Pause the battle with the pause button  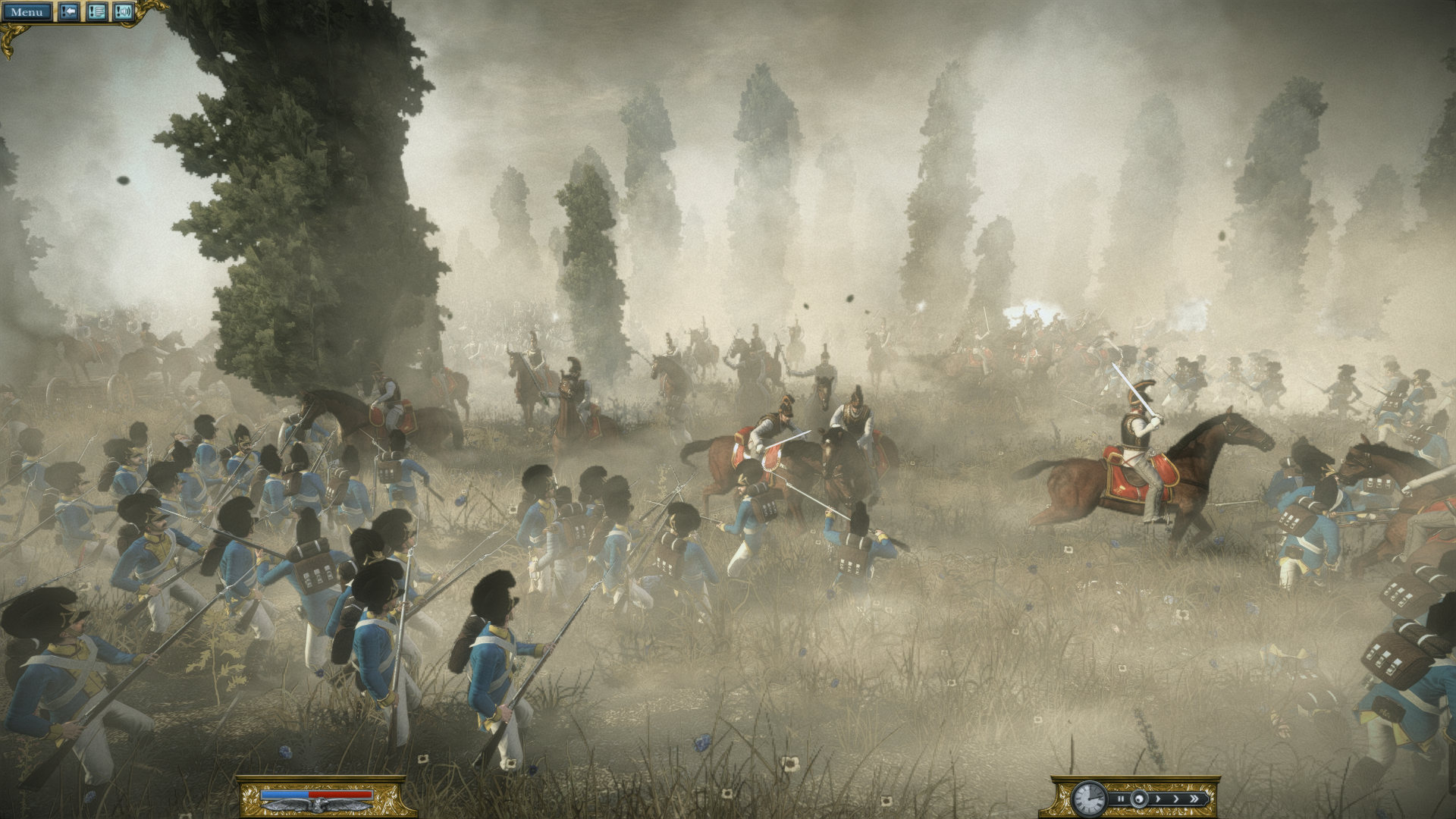(1121, 799)
